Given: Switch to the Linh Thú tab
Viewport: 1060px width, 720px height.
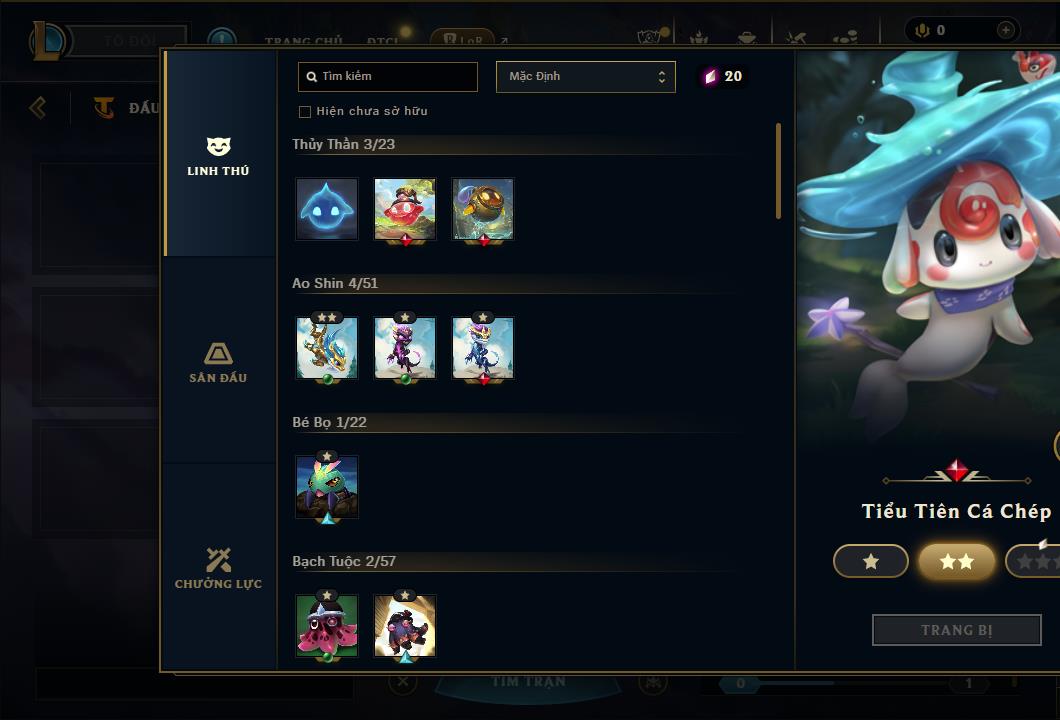Looking at the screenshot, I should [x=218, y=156].
